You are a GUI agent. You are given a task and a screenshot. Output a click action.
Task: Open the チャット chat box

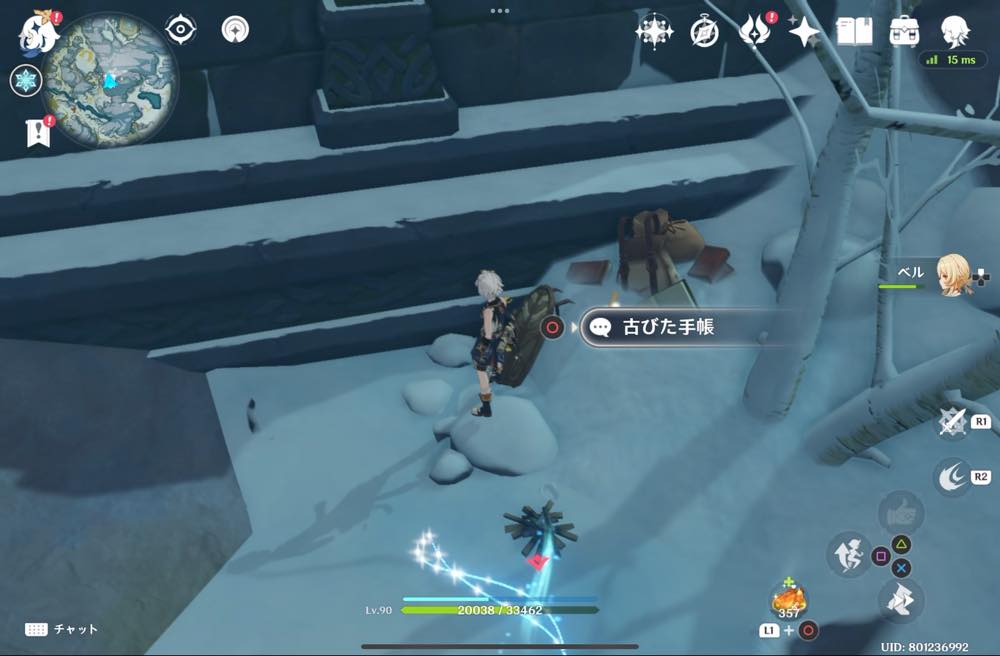pyautogui.click(x=62, y=629)
